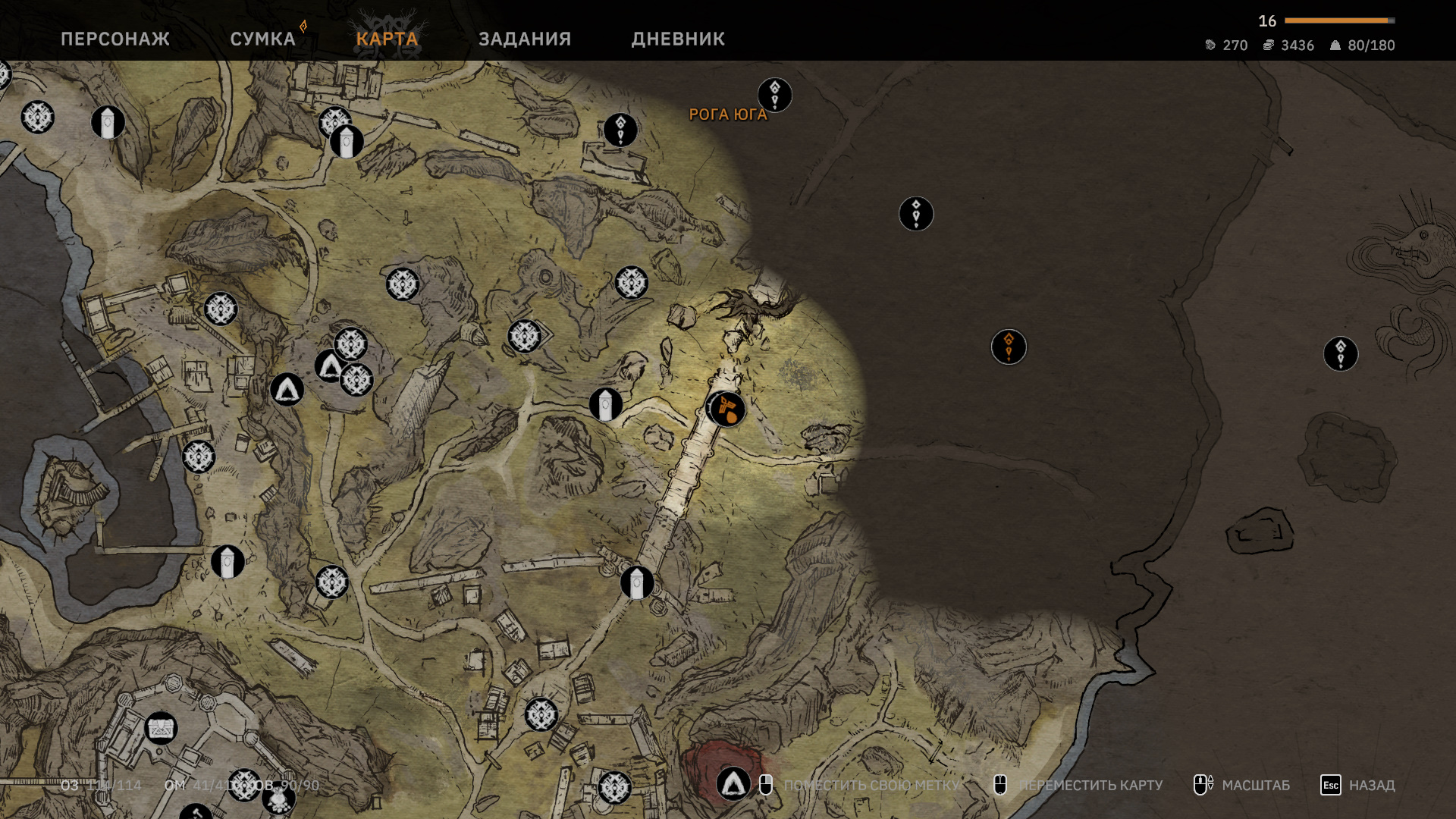Click the НАЗАД back button
The image size is (1456, 819).
(1357, 785)
